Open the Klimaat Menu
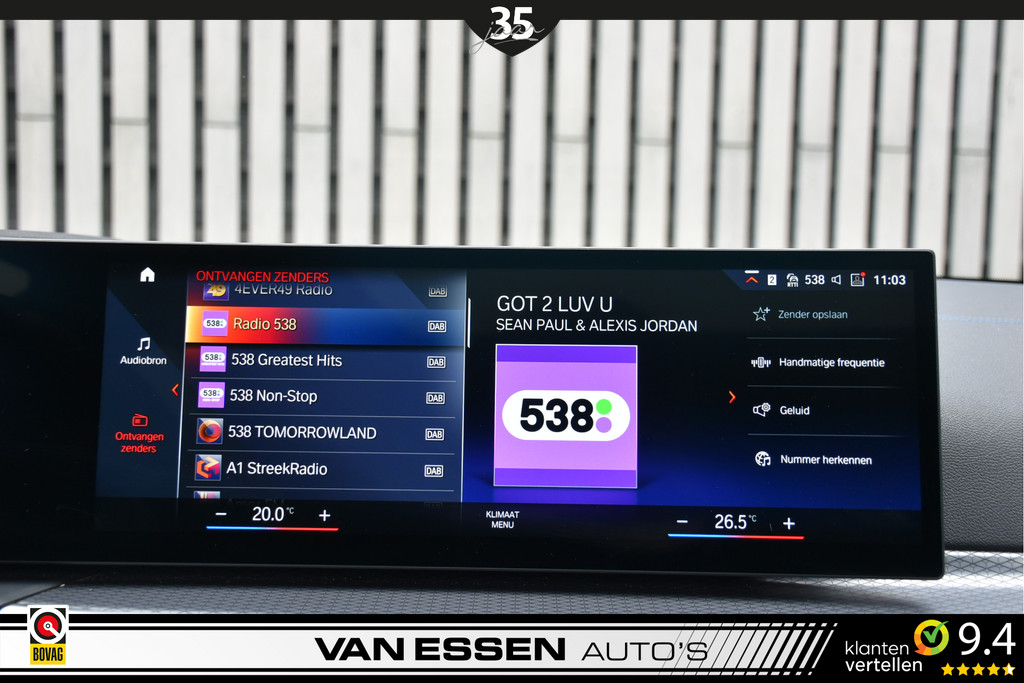The height and width of the screenshot is (683, 1024). tap(502, 520)
